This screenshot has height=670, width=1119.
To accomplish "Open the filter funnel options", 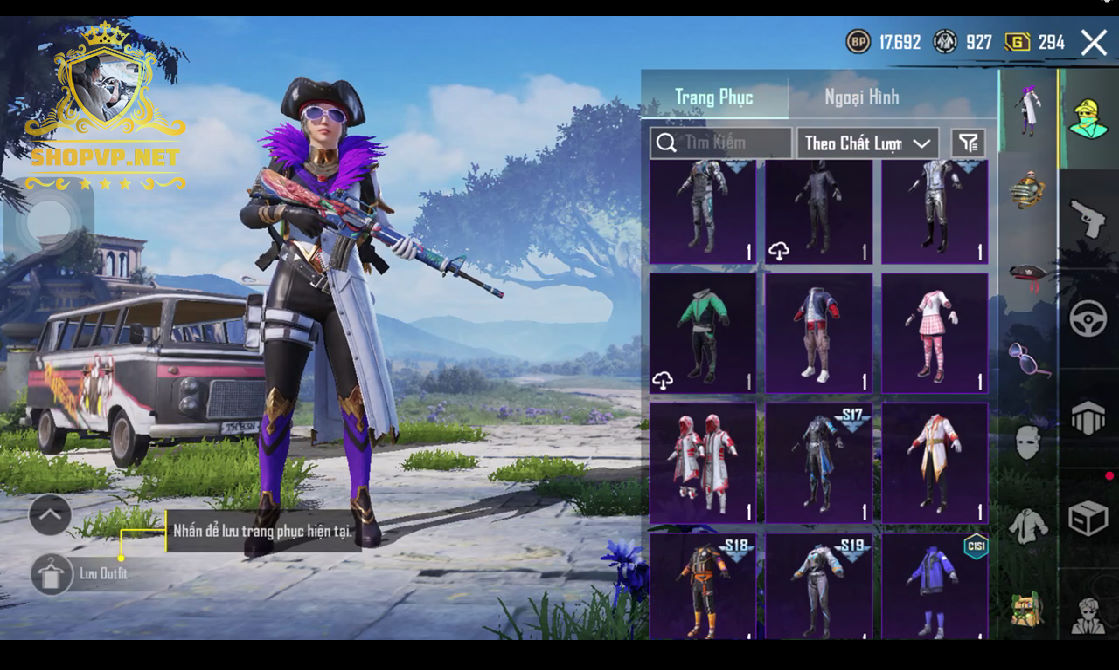I will click(967, 143).
